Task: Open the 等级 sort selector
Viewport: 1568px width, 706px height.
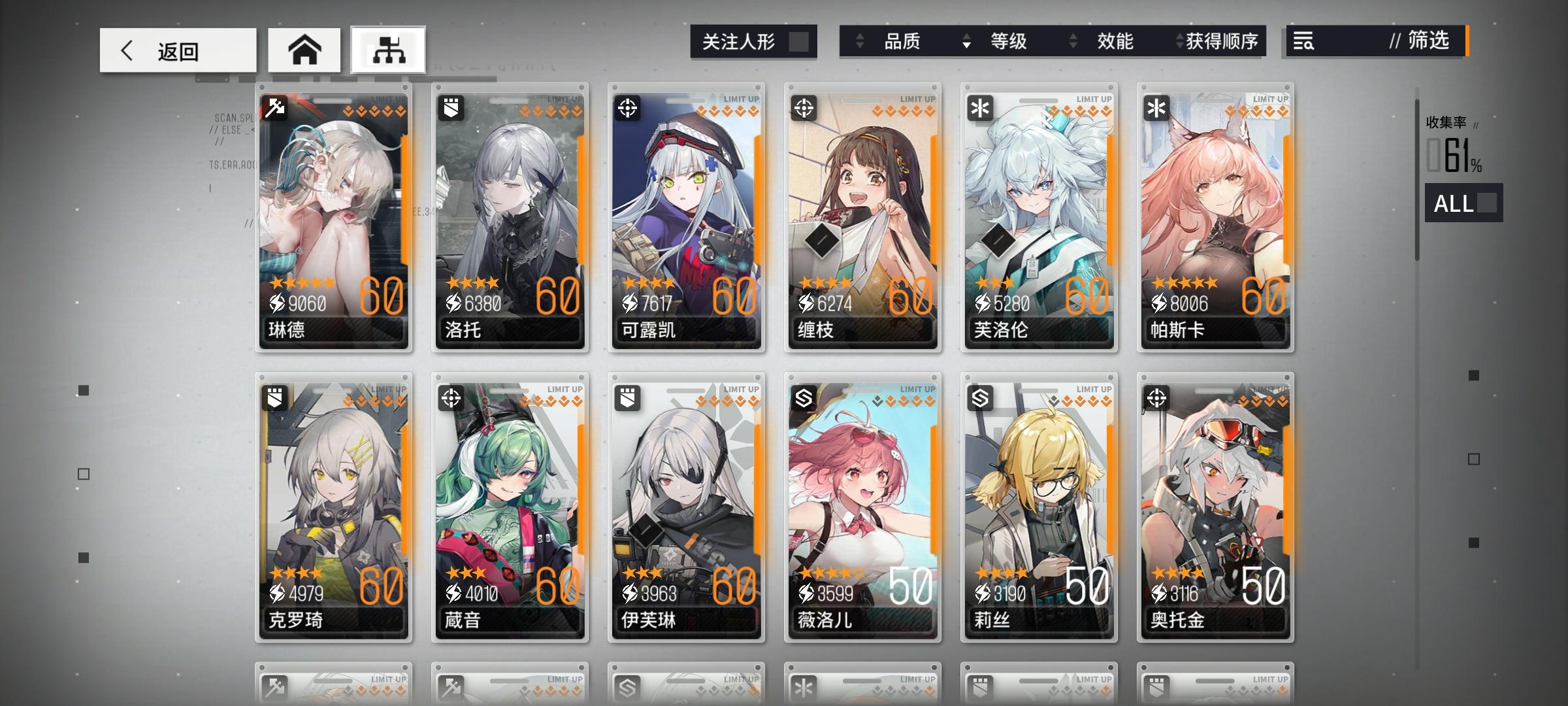Action: pos(967,41)
